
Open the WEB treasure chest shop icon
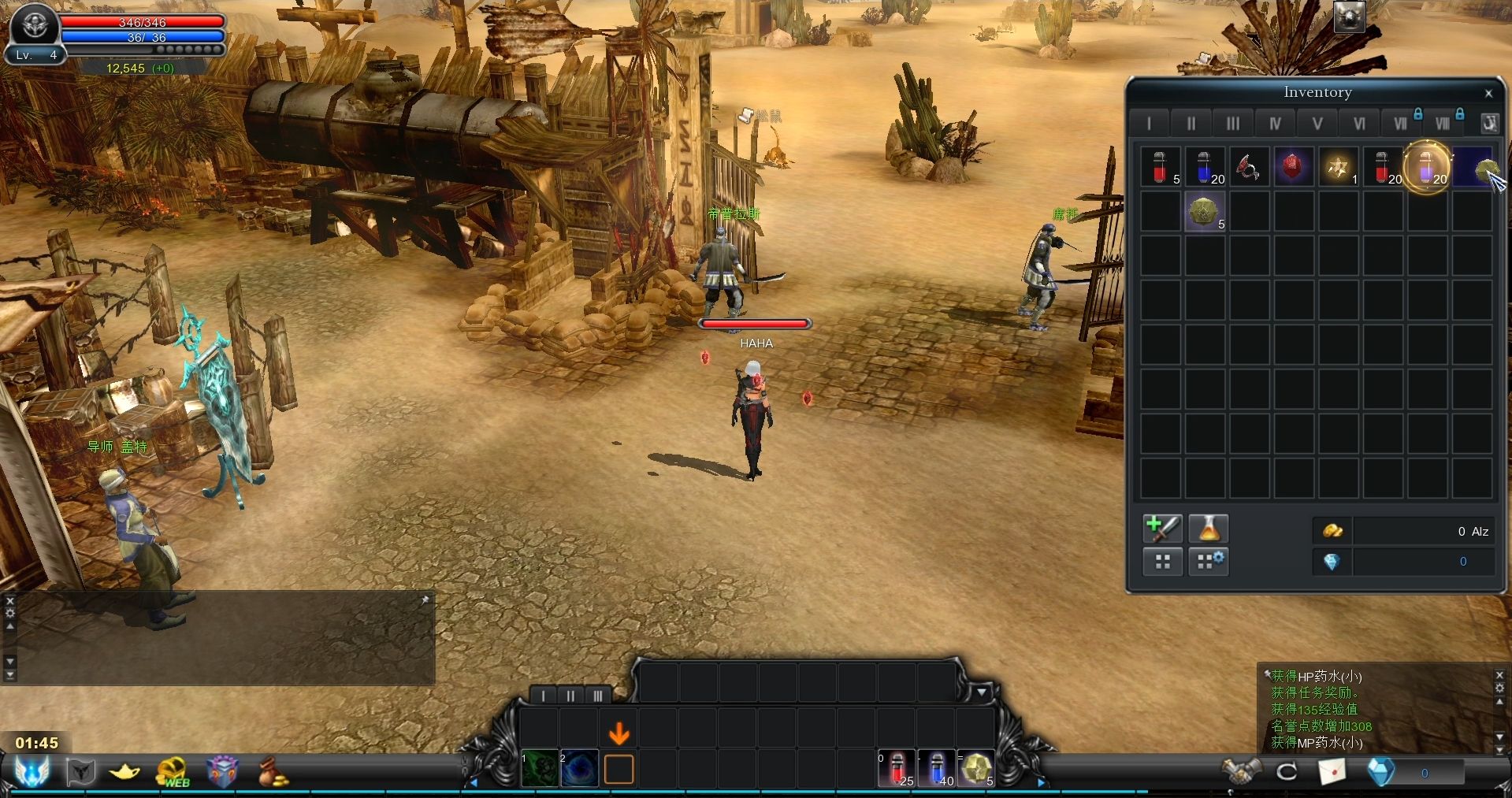point(173,772)
